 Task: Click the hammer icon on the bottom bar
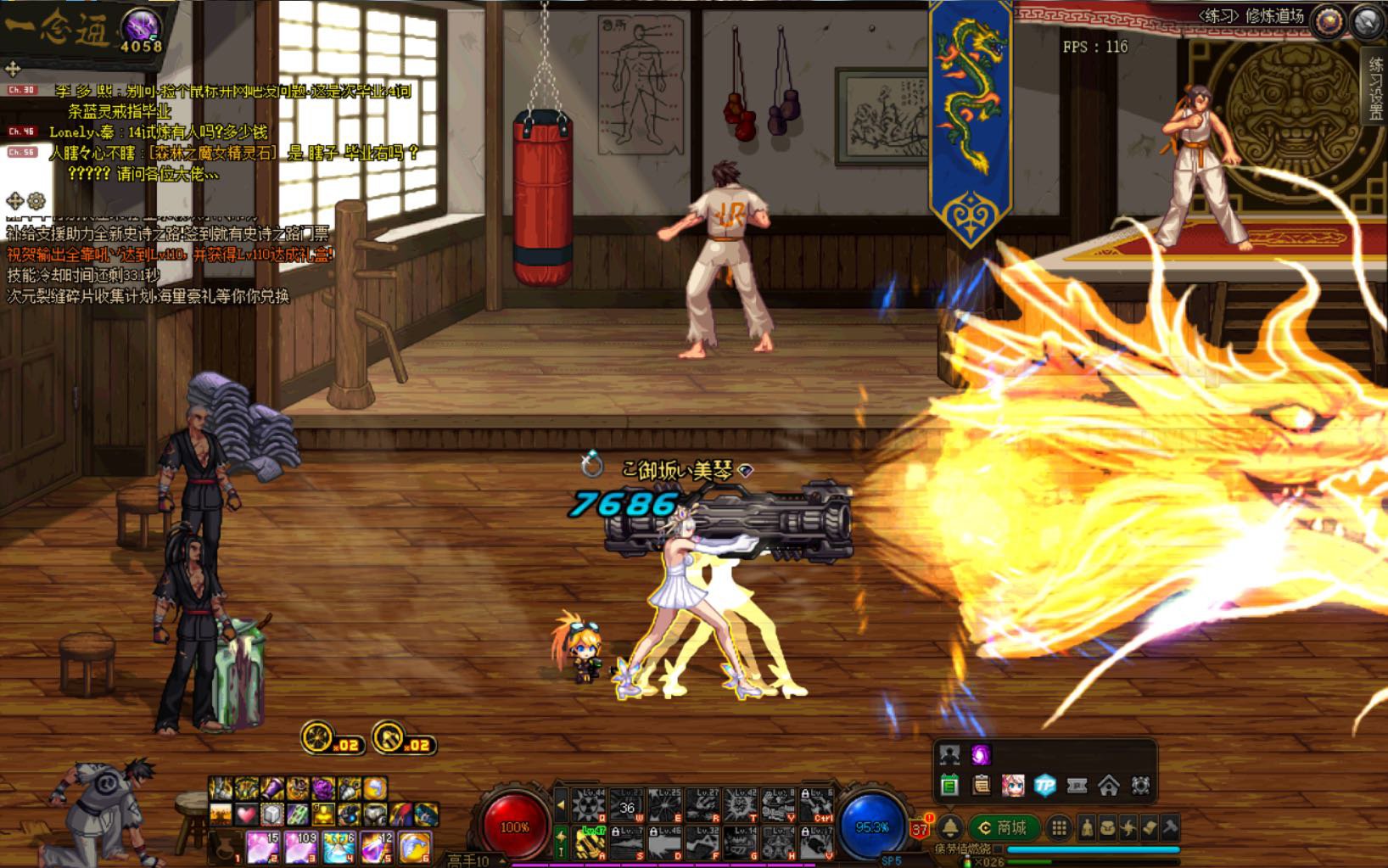point(1169,827)
